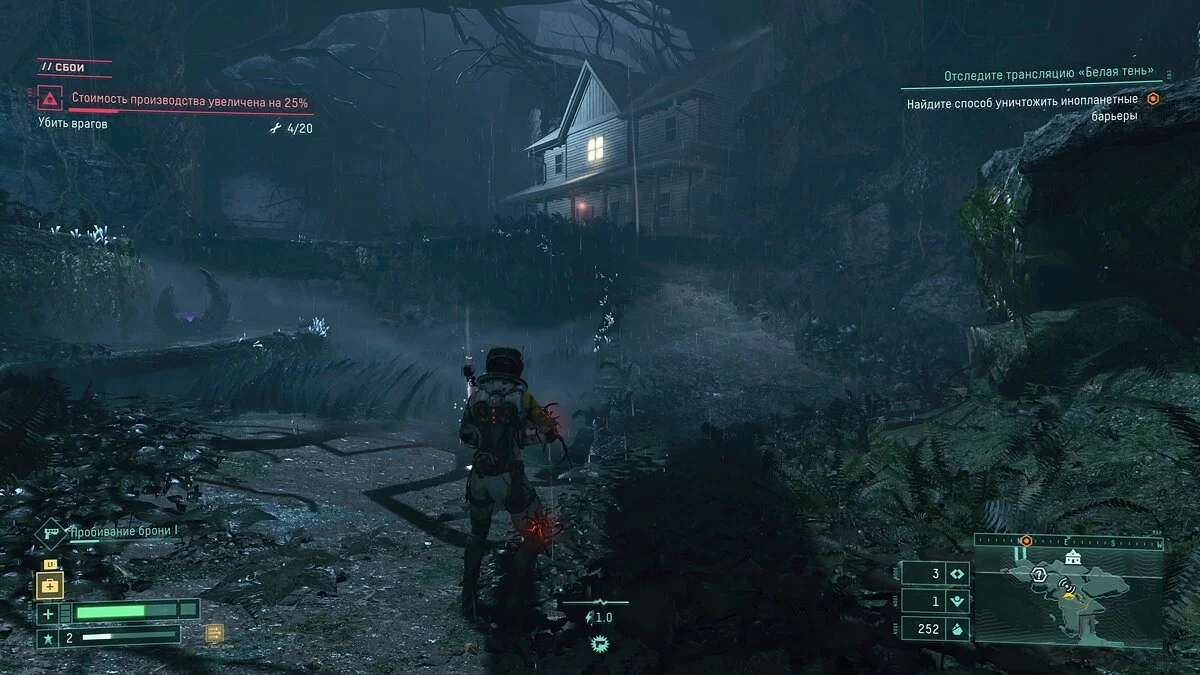Select the medkit consumable slot

(49, 585)
